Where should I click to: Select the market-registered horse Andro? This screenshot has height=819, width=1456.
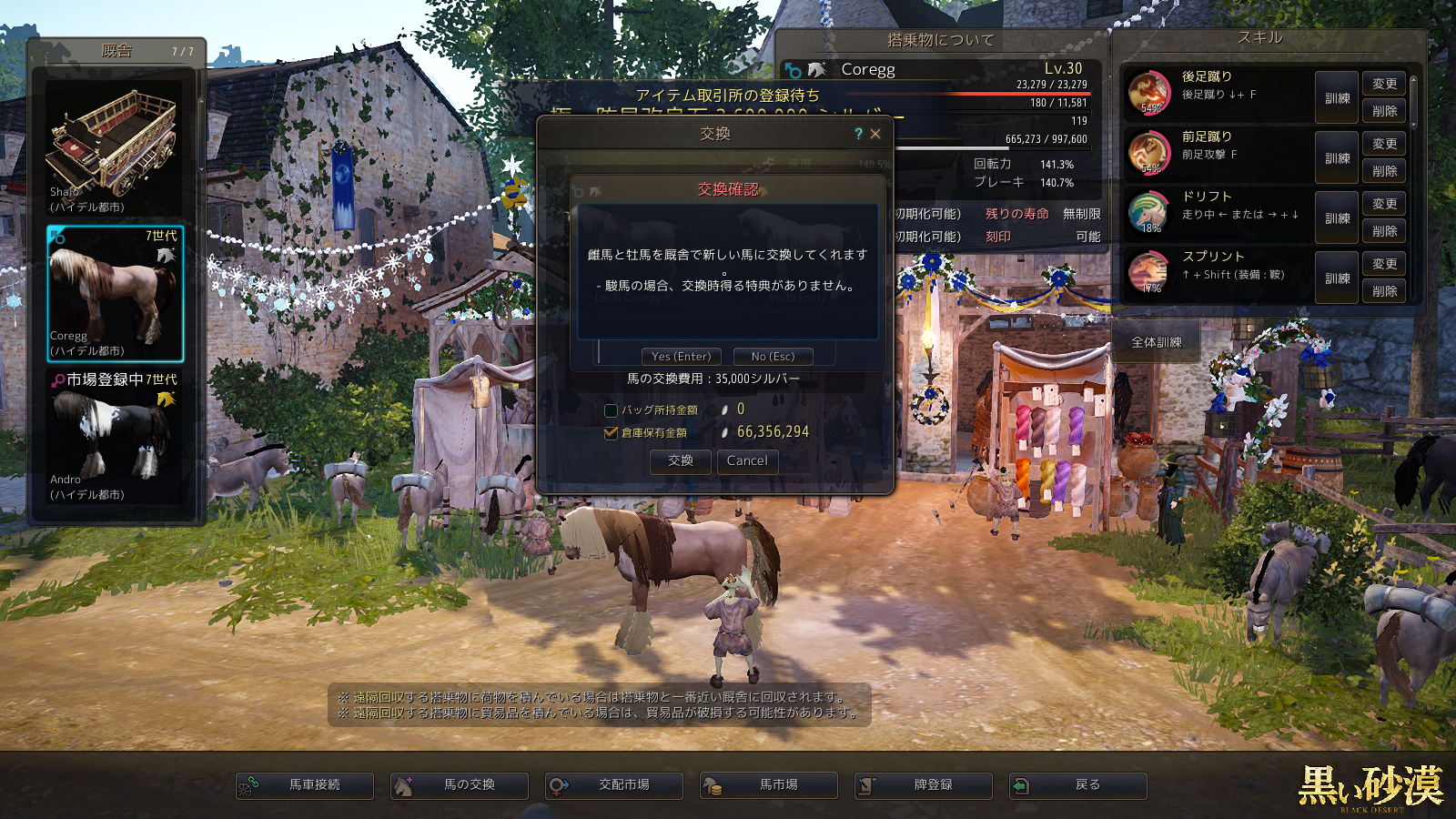pos(115,437)
